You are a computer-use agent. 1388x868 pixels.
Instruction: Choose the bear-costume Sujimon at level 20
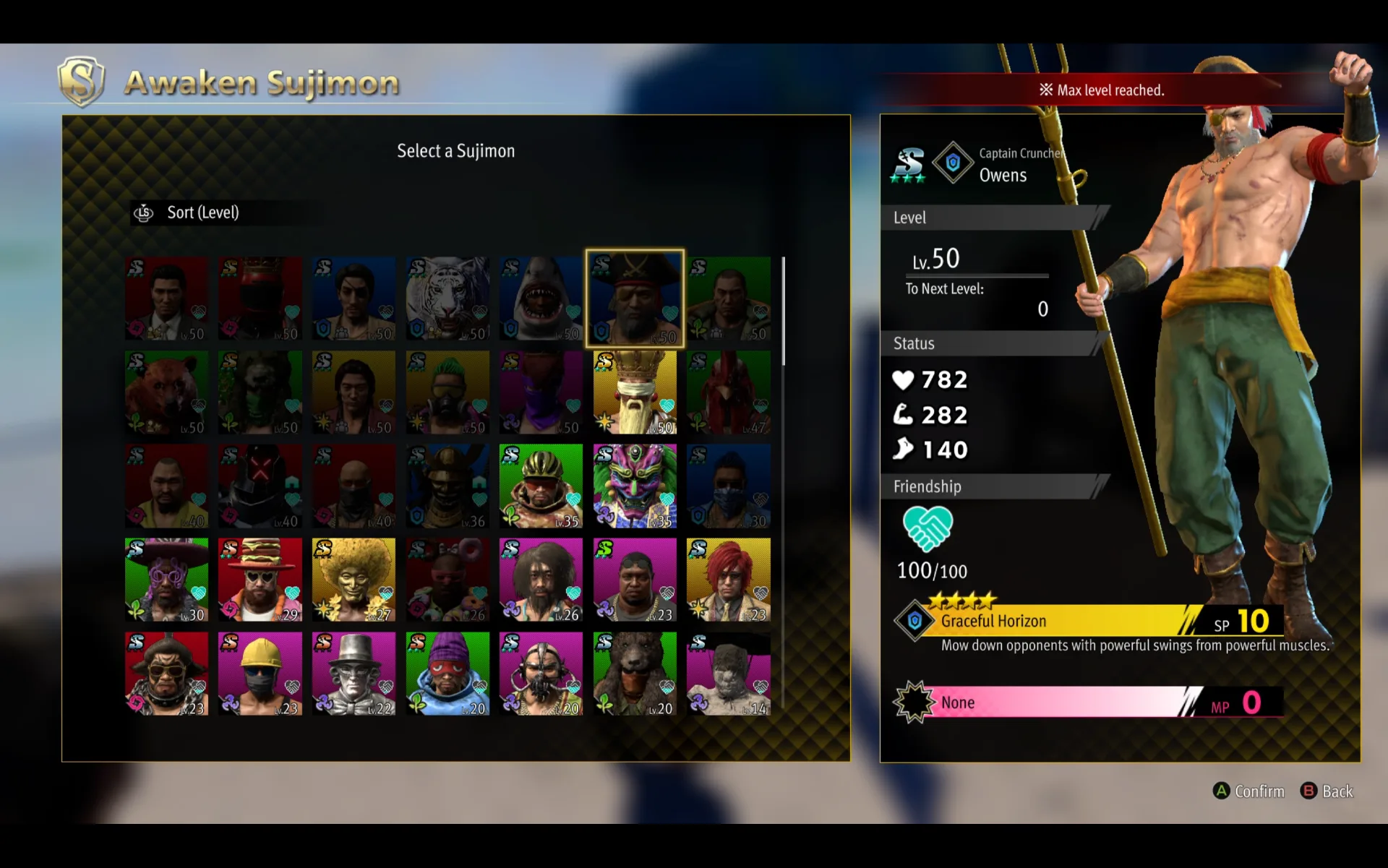635,674
